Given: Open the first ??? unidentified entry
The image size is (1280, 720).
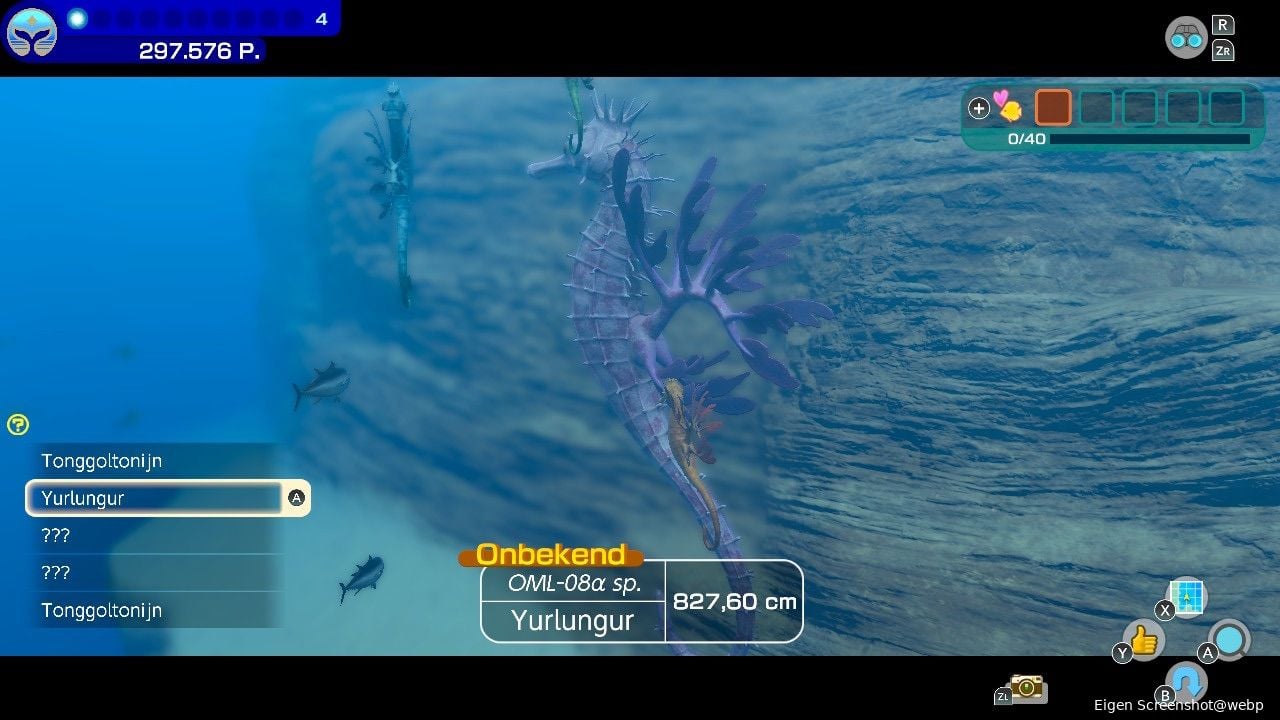Looking at the screenshot, I should point(57,535).
